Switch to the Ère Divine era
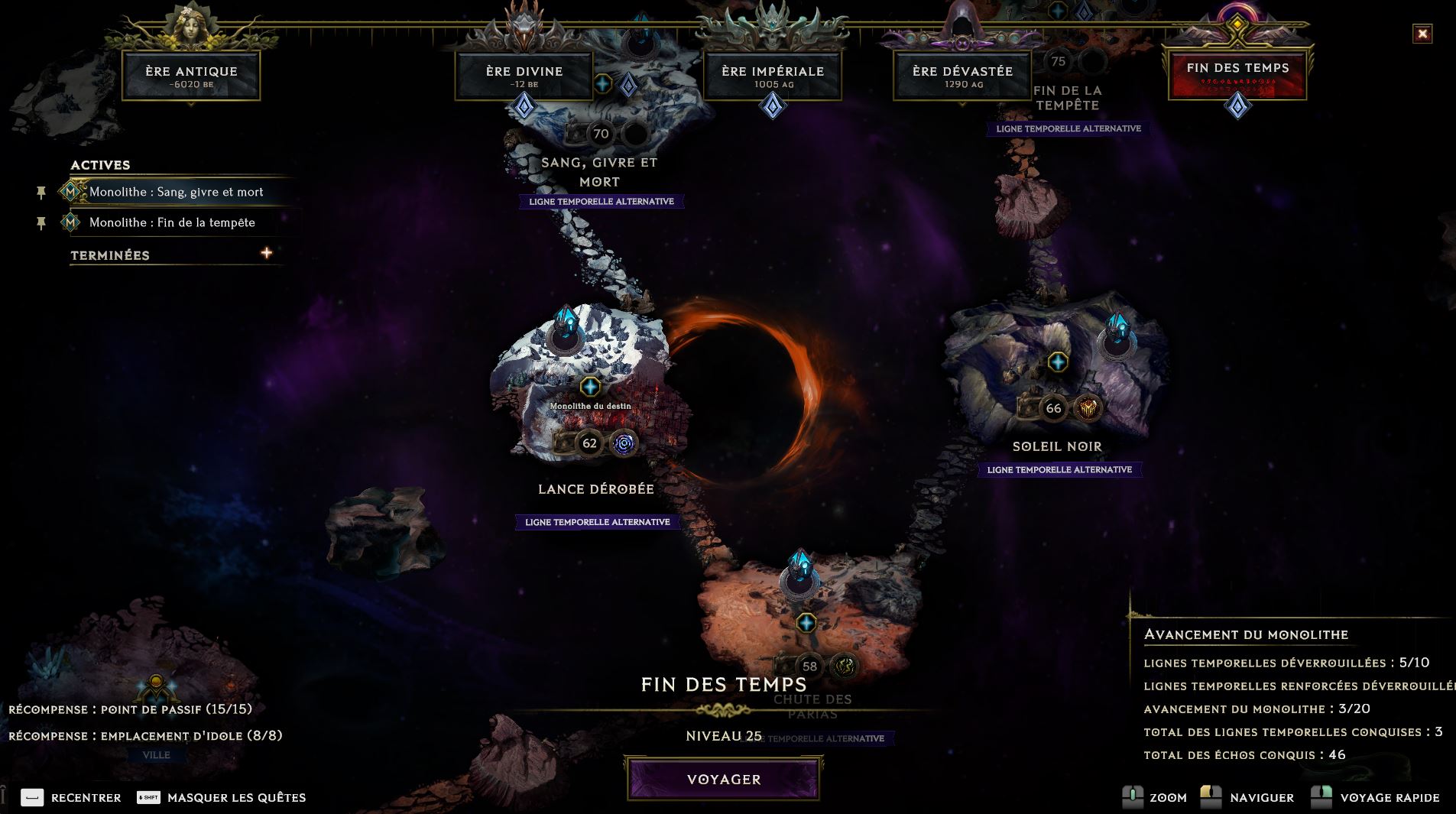The height and width of the screenshot is (814, 1456). click(x=524, y=76)
